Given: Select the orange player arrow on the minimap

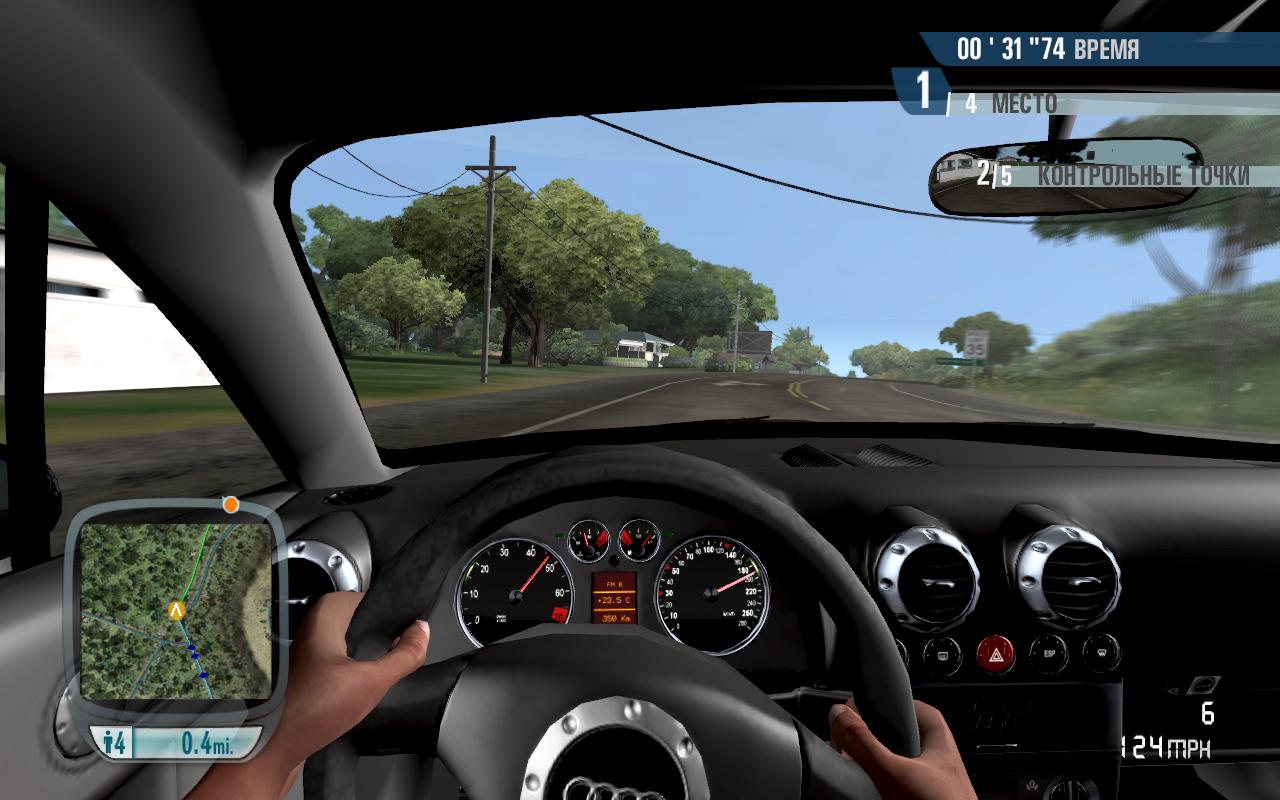Looking at the screenshot, I should coord(176,610).
